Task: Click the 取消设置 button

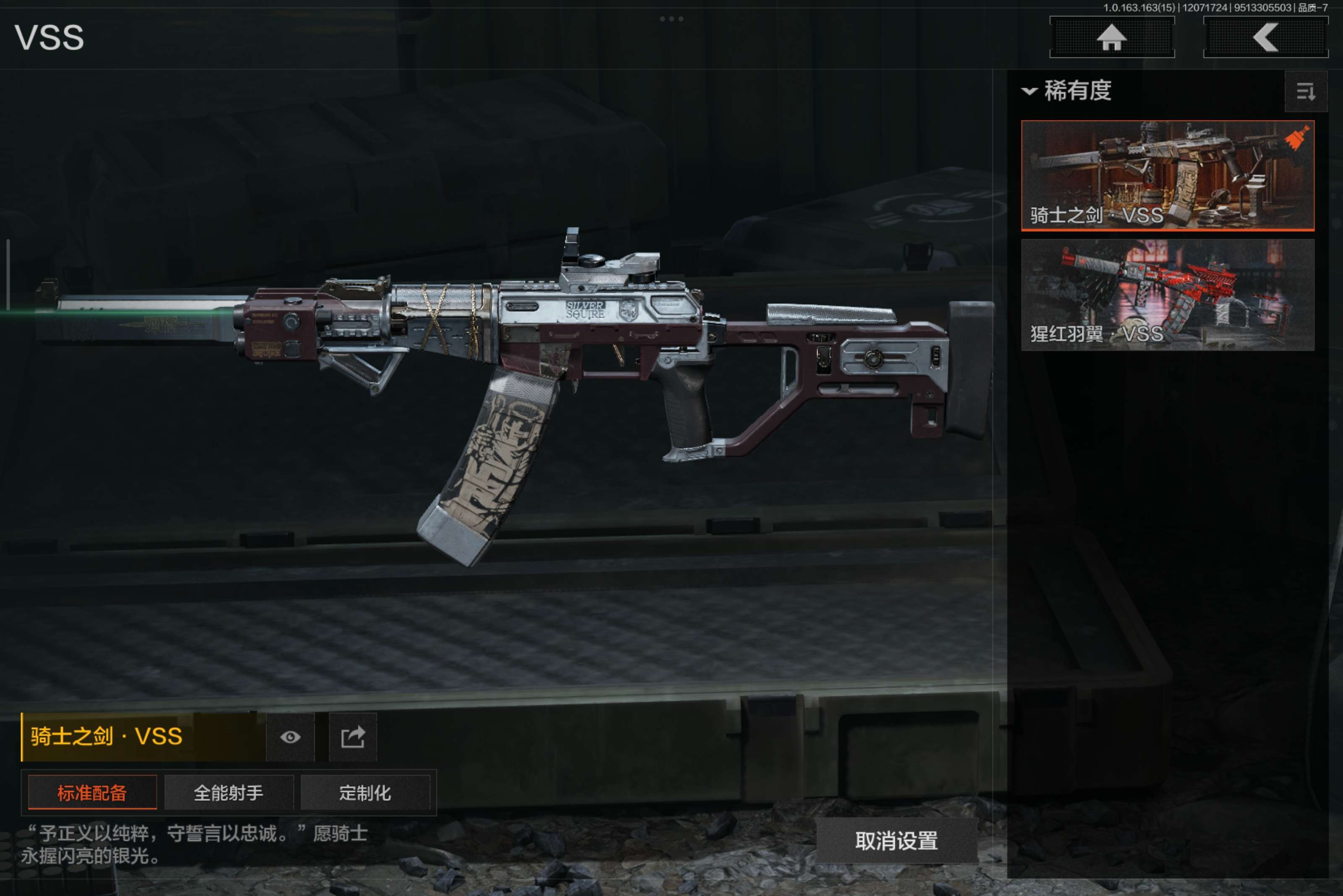Action: point(896,841)
